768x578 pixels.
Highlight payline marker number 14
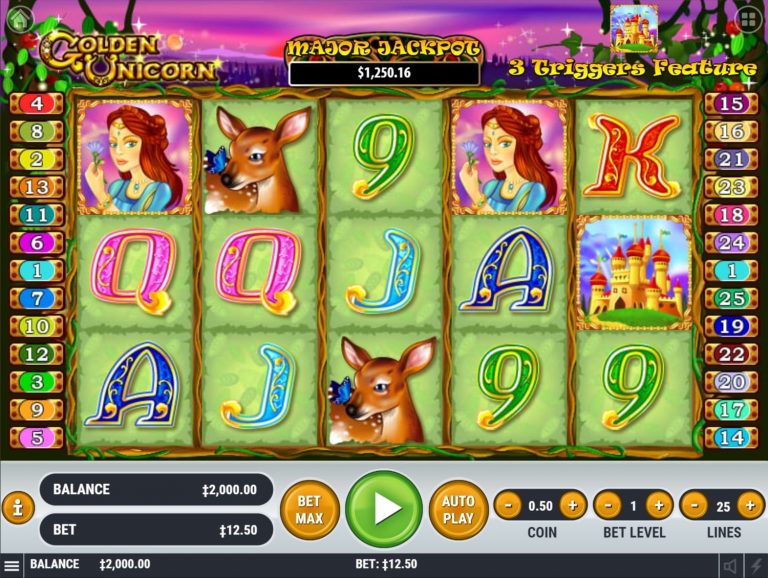point(731,437)
